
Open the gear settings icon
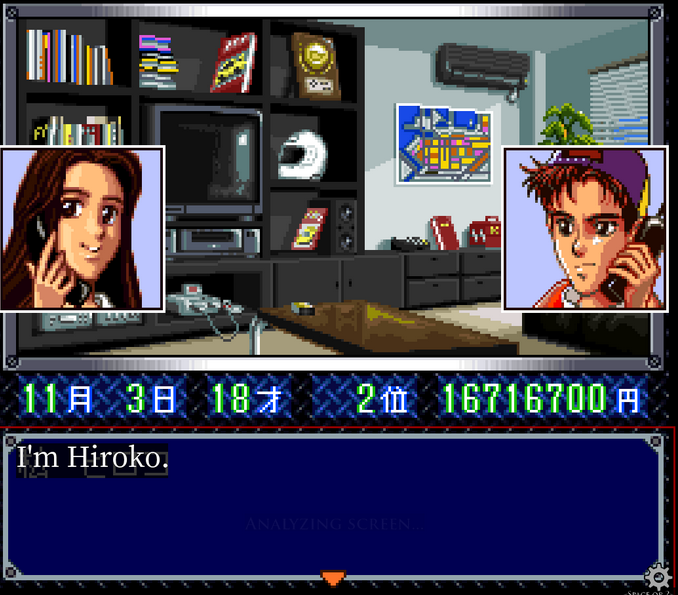click(657, 577)
